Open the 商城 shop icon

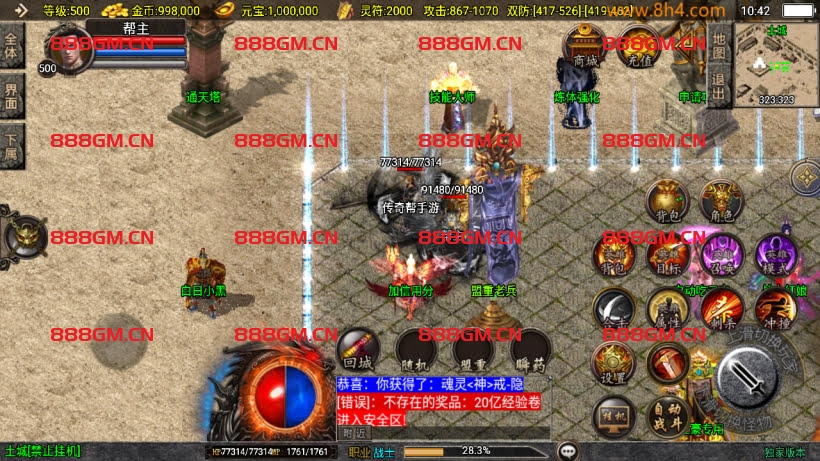point(584,47)
